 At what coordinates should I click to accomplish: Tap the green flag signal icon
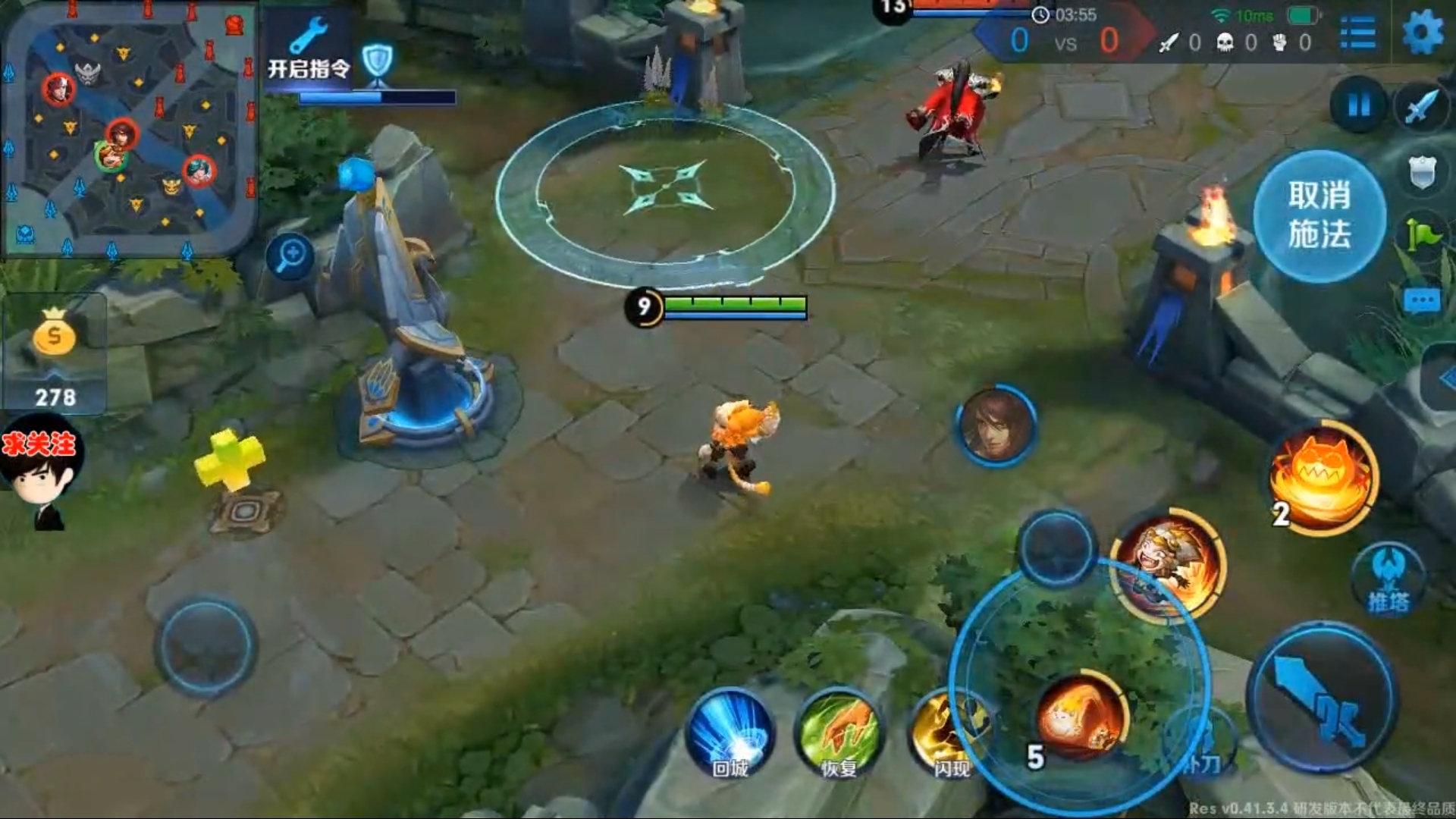tap(1422, 235)
